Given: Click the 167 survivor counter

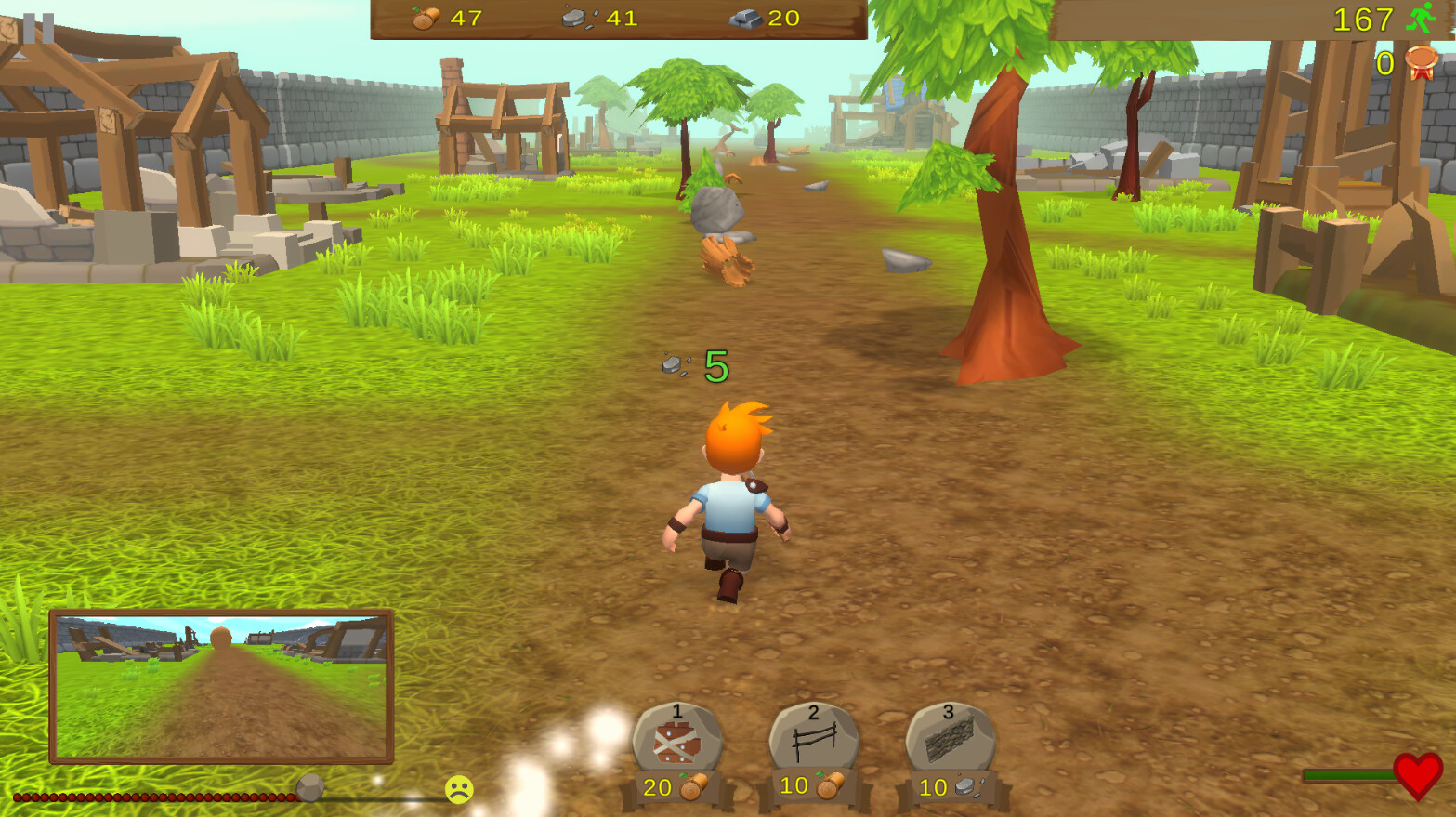Looking at the screenshot, I should coord(1362,19).
